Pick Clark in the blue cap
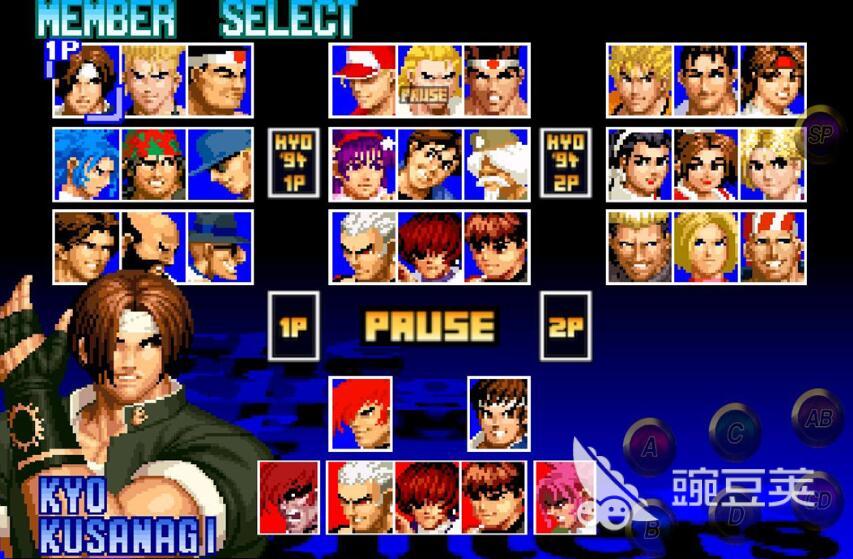853x559 pixels. click(x=219, y=163)
